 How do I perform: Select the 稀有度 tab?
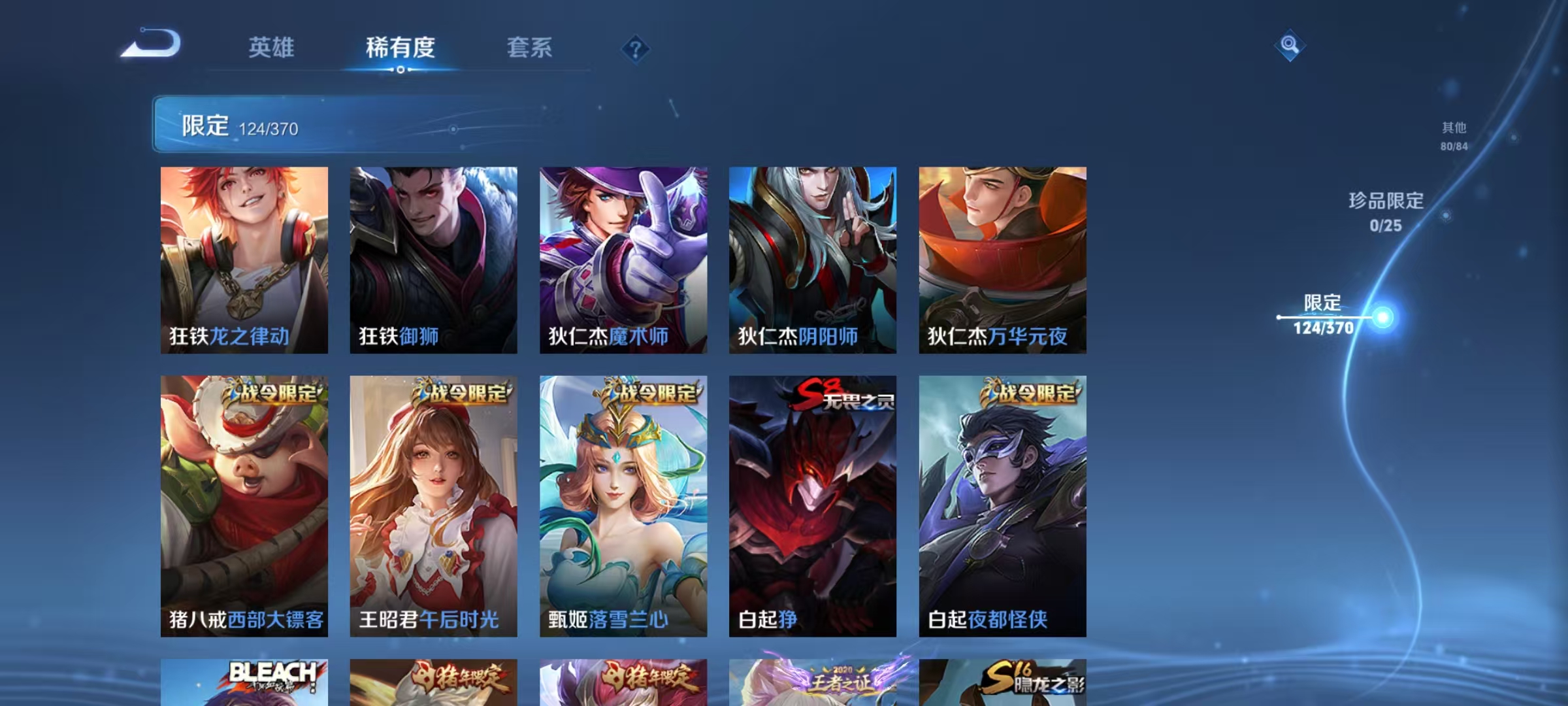(x=401, y=48)
